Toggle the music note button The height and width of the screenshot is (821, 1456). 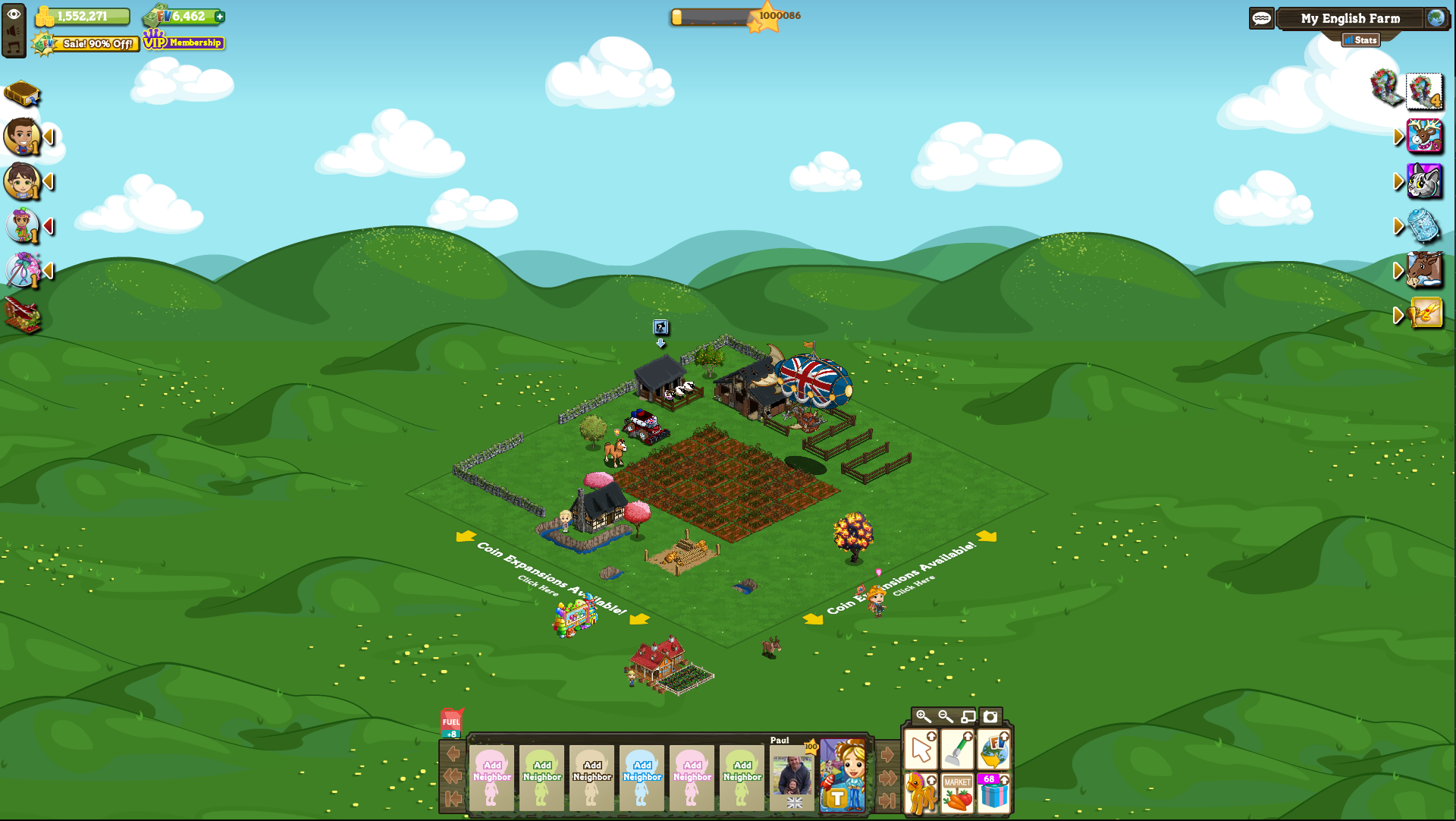pos(13,48)
